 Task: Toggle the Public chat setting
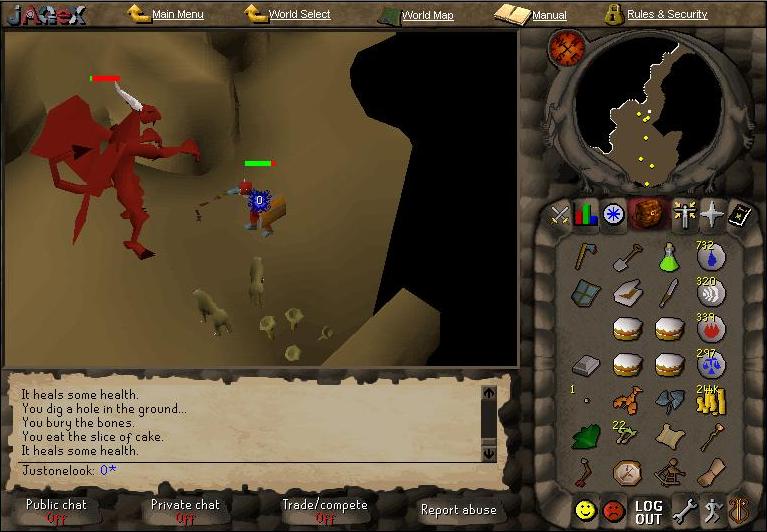57,510
